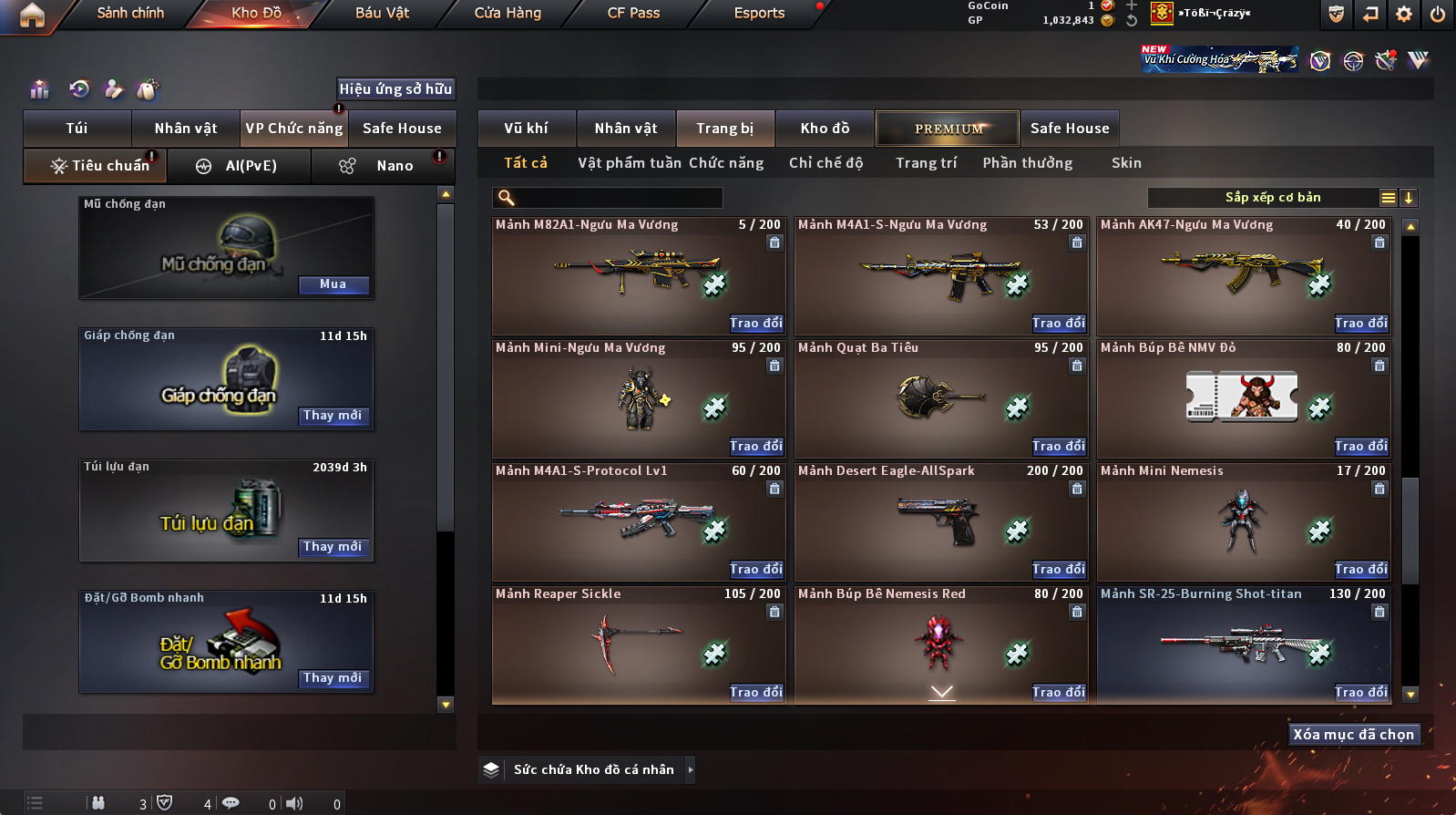
Task: Exchange the Mảnh M82A1-Ngưu Ma Vương fragment
Action: tap(756, 324)
